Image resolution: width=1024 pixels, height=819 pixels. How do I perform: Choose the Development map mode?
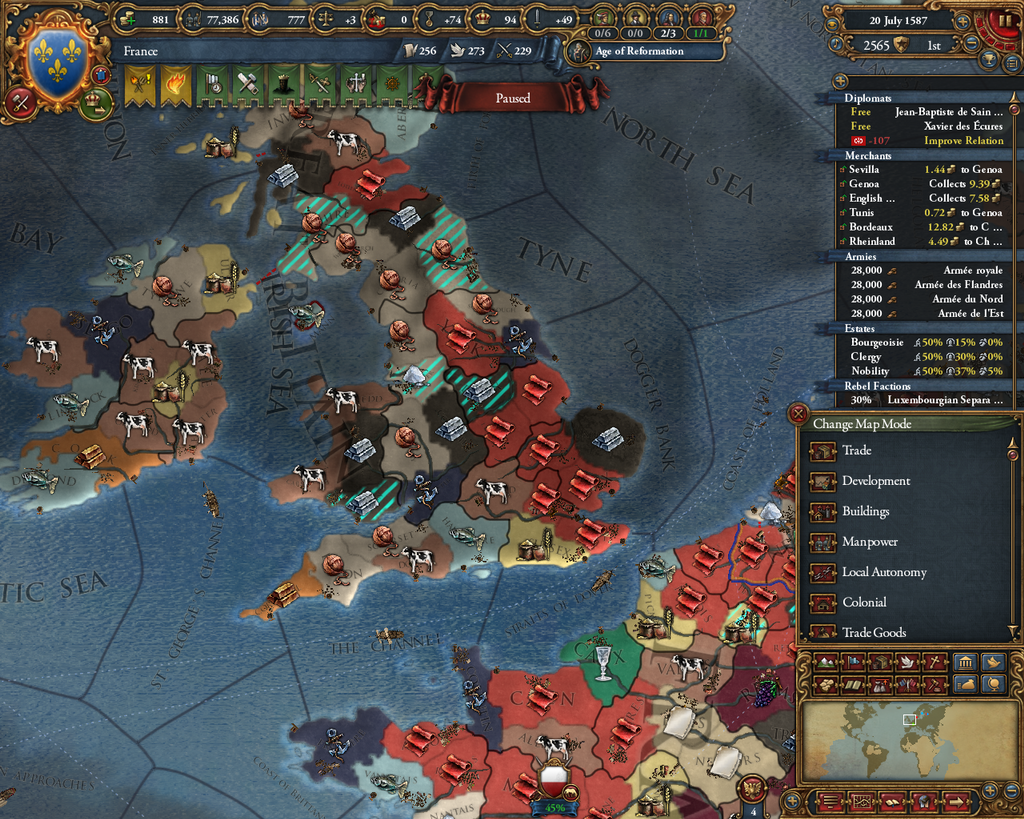[875, 481]
